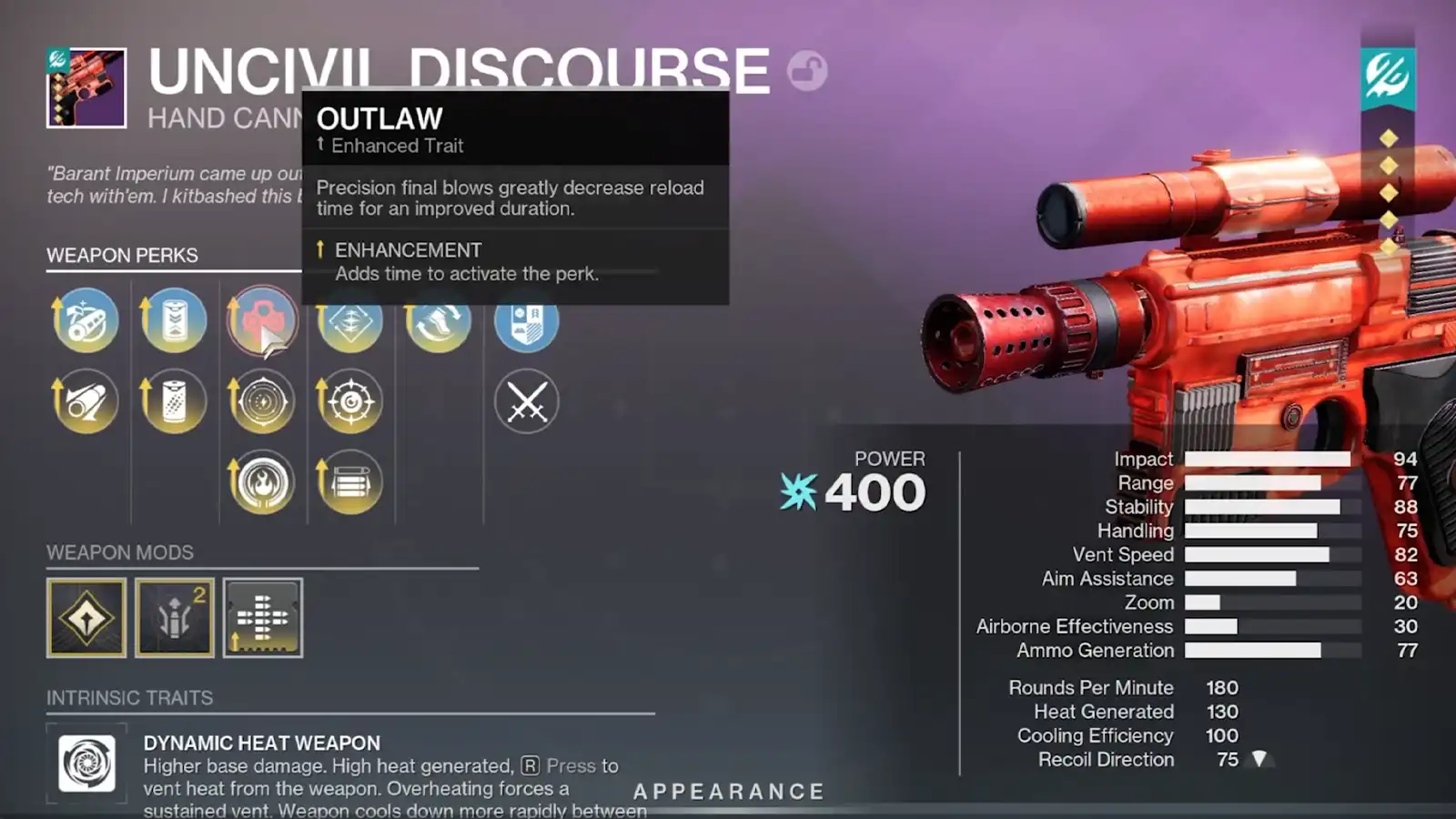The image size is (1456, 819).
Task: Toggle the lock icon beside the weapon name
Action: pyautogui.click(x=808, y=71)
